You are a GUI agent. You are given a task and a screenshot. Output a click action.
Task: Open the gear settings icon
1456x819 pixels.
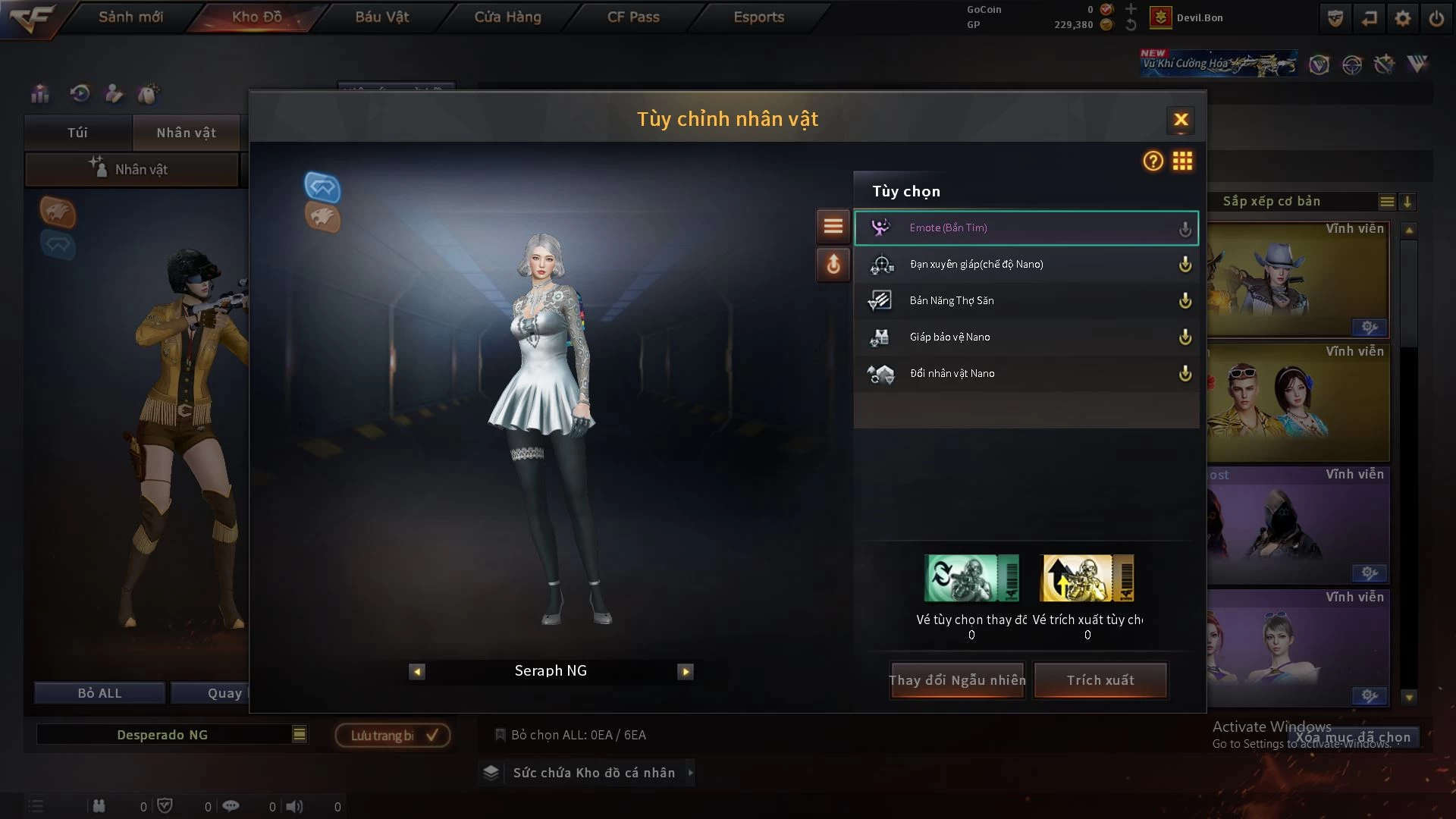pyautogui.click(x=1403, y=18)
